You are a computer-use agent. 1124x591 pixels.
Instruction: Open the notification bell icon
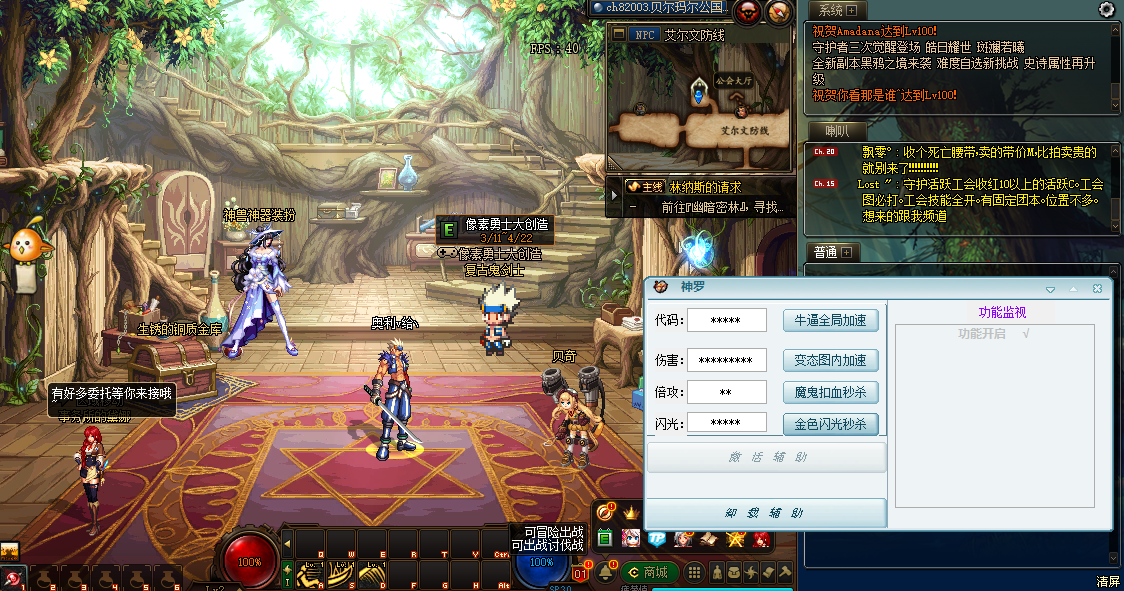click(x=606, y=573)
